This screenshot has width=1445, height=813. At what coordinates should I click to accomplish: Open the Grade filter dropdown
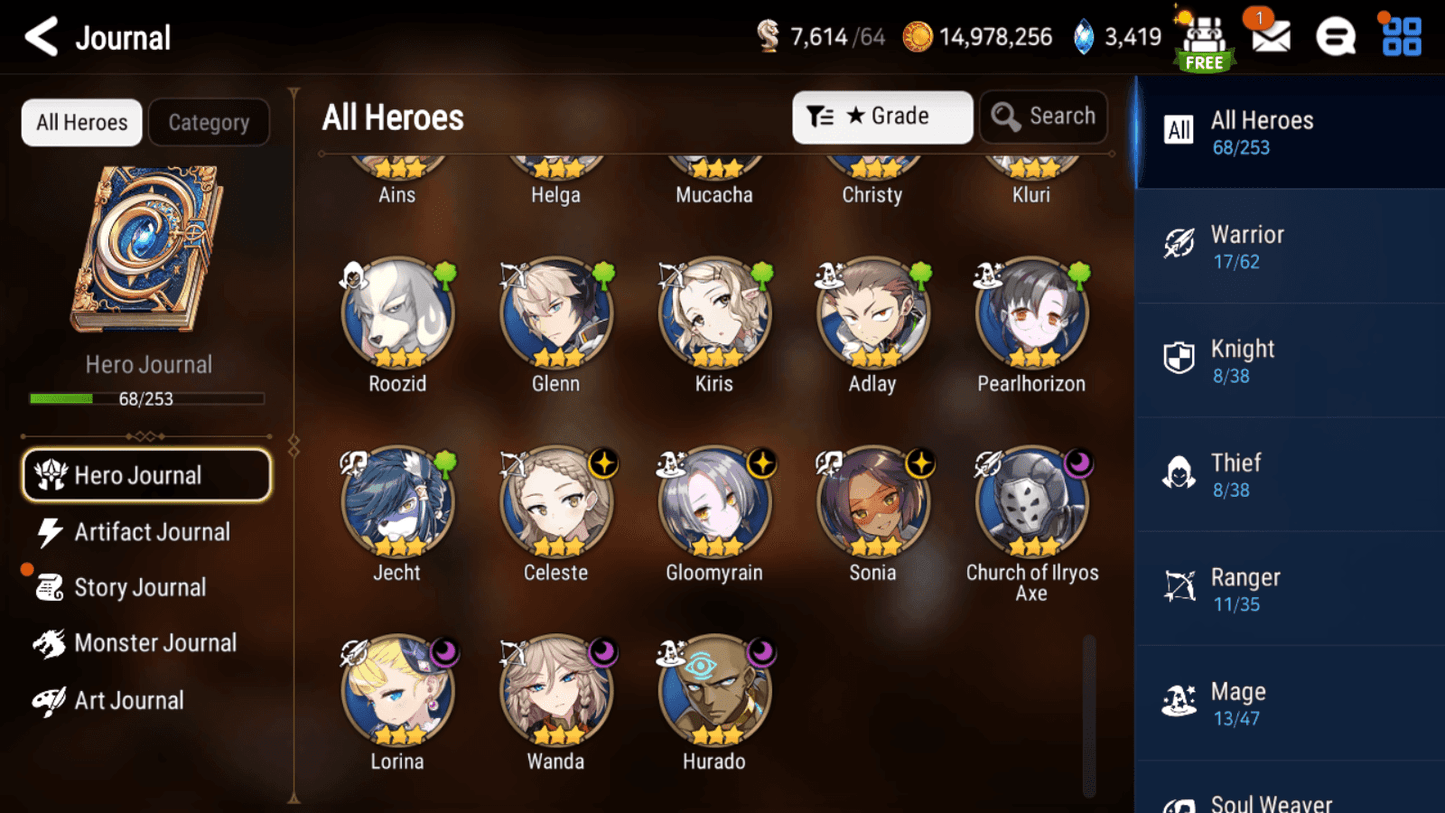[x=882, y=117]
